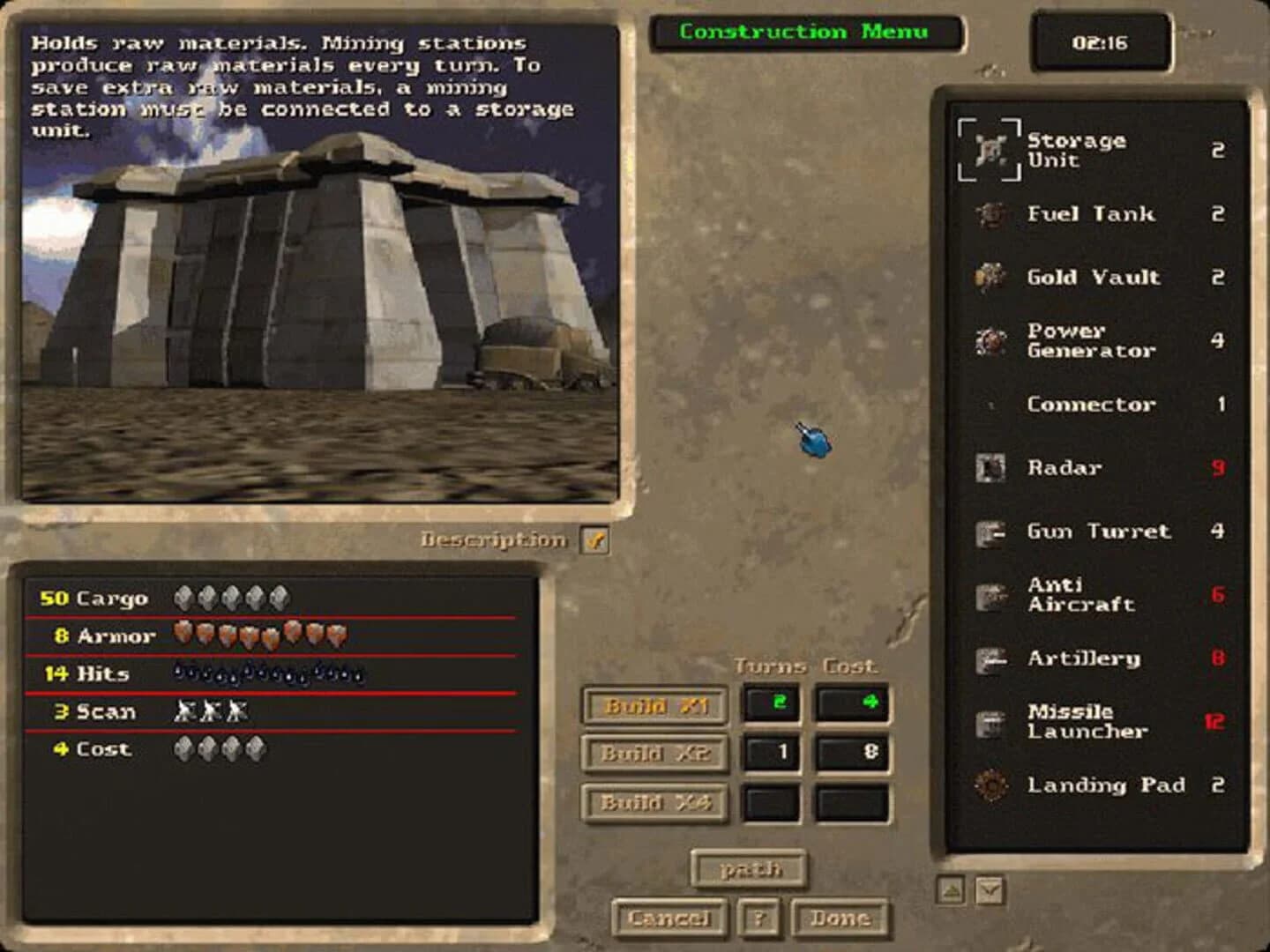Pick the Power Generator icon
This screenshot has height=952, width=1270.
pyautogui.click(x=990, y=341)
